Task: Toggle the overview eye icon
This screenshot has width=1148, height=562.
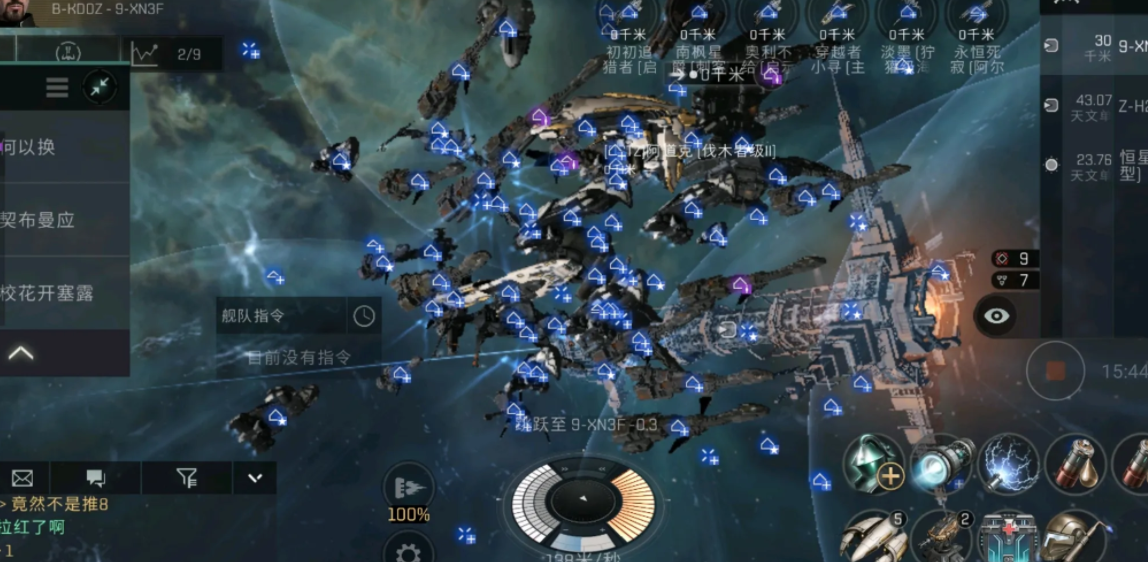Action: 996,316
